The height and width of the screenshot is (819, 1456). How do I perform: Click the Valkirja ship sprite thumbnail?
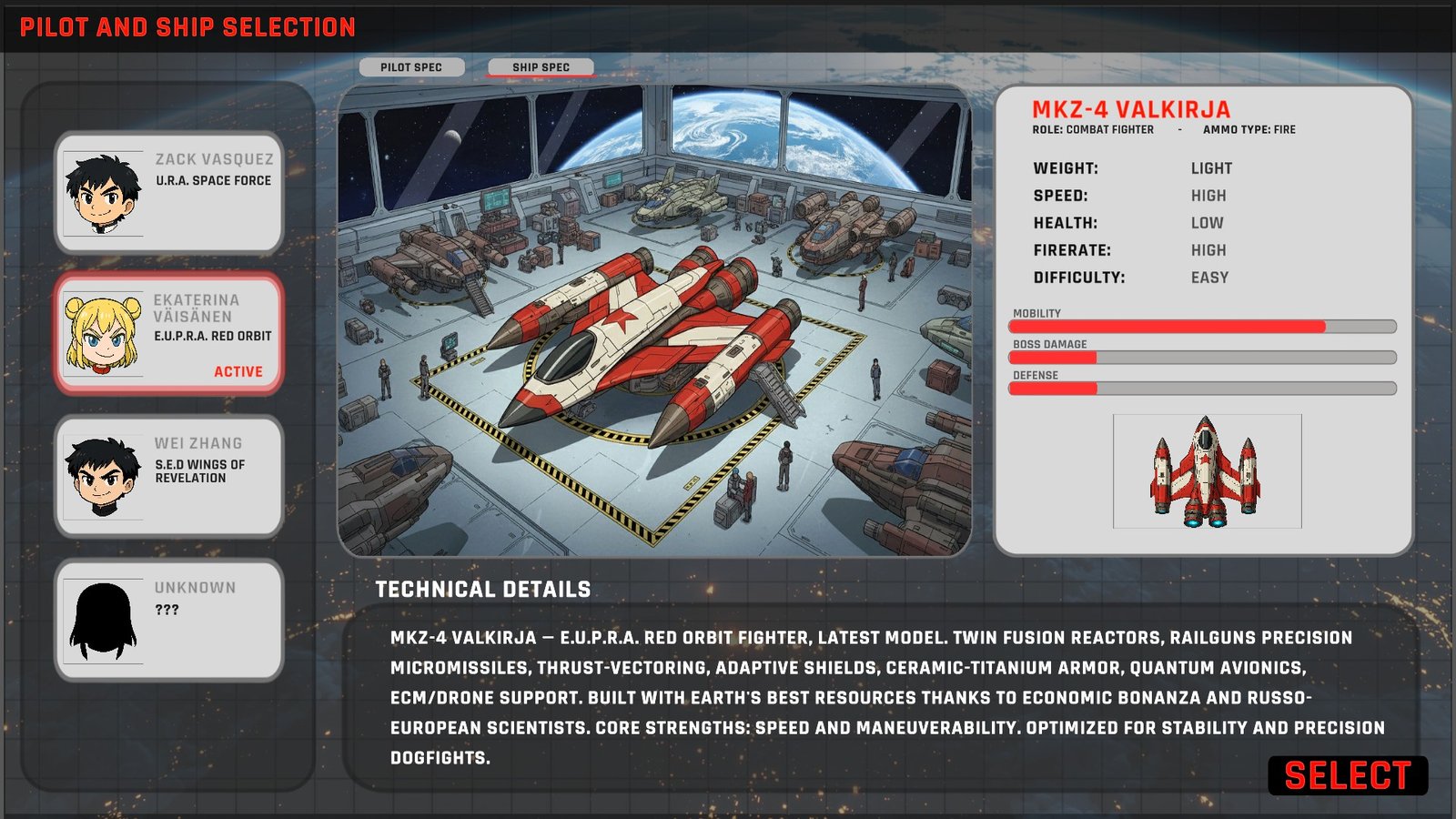pos(1207,471)
